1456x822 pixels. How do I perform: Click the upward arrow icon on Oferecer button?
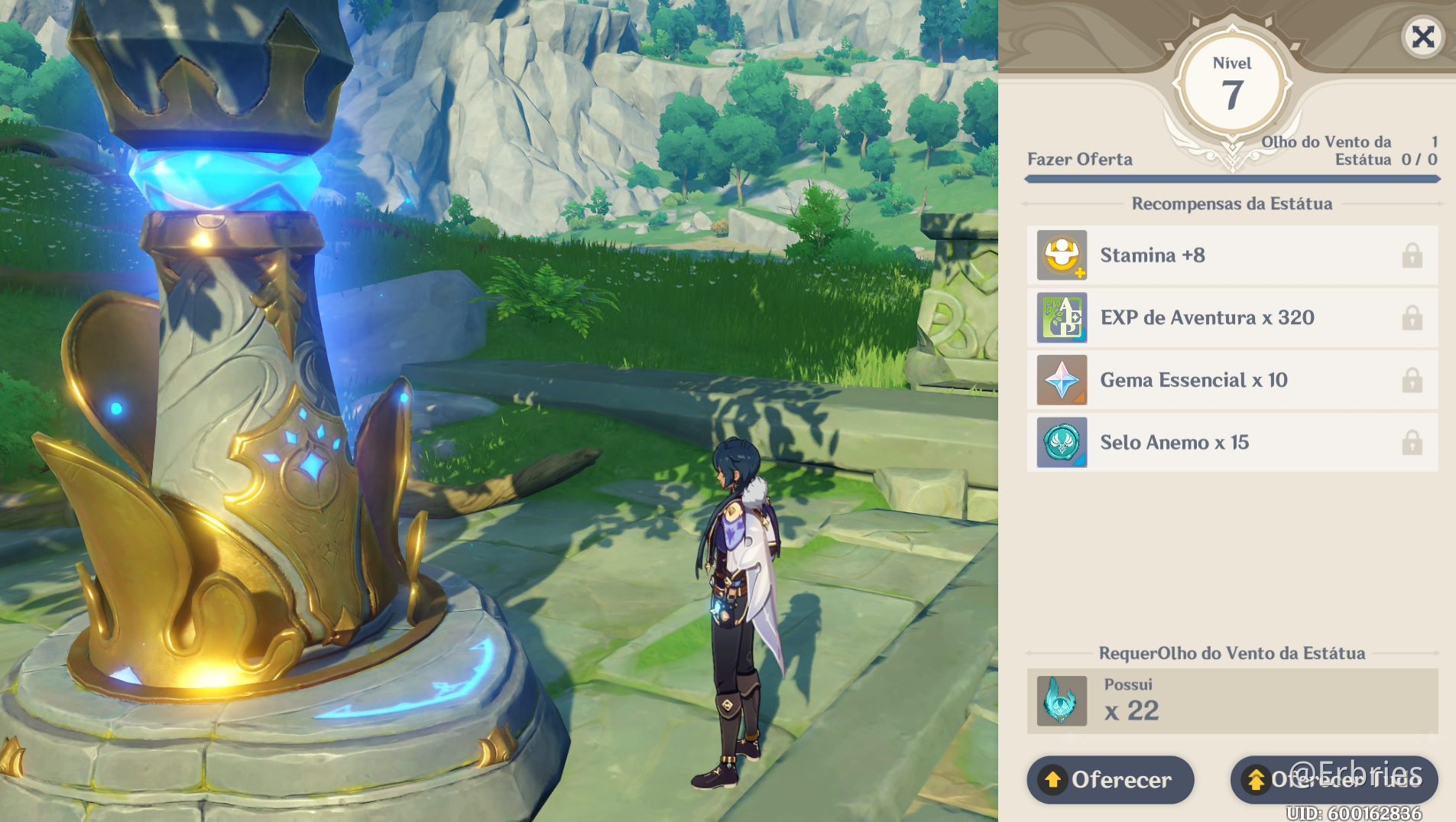tap(1054, 780)
